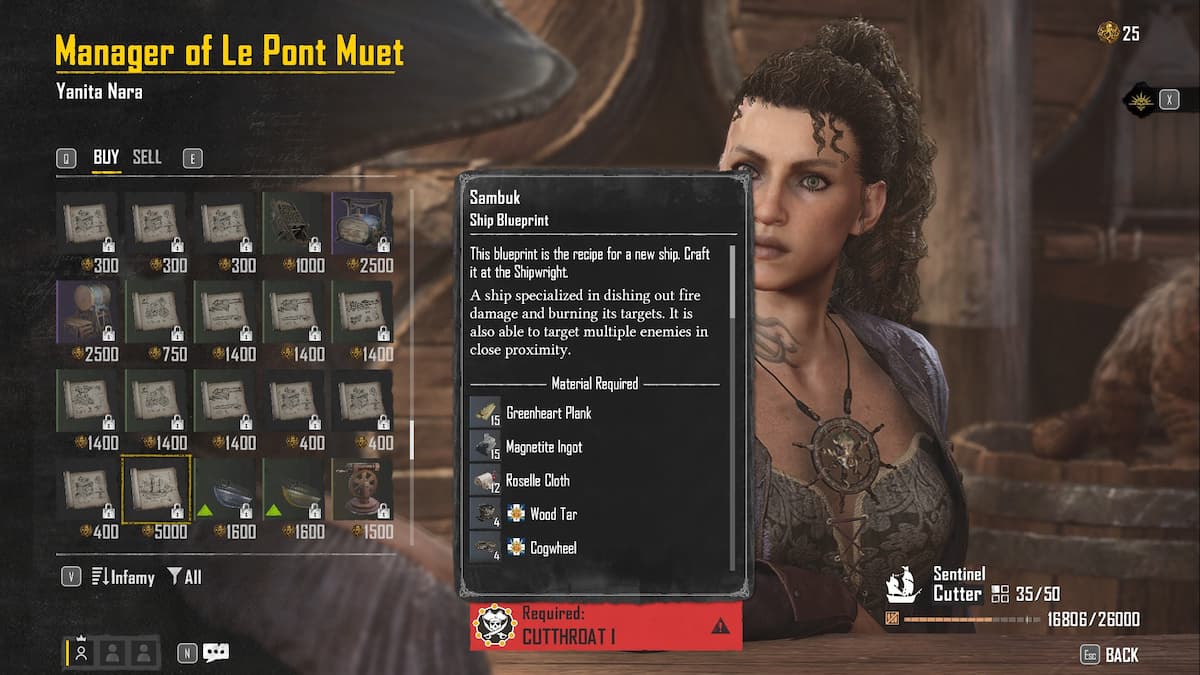Change the Infamy sort order
Image resolution: width=1200 pixels, height=675 pixels.
coord(123,577)
